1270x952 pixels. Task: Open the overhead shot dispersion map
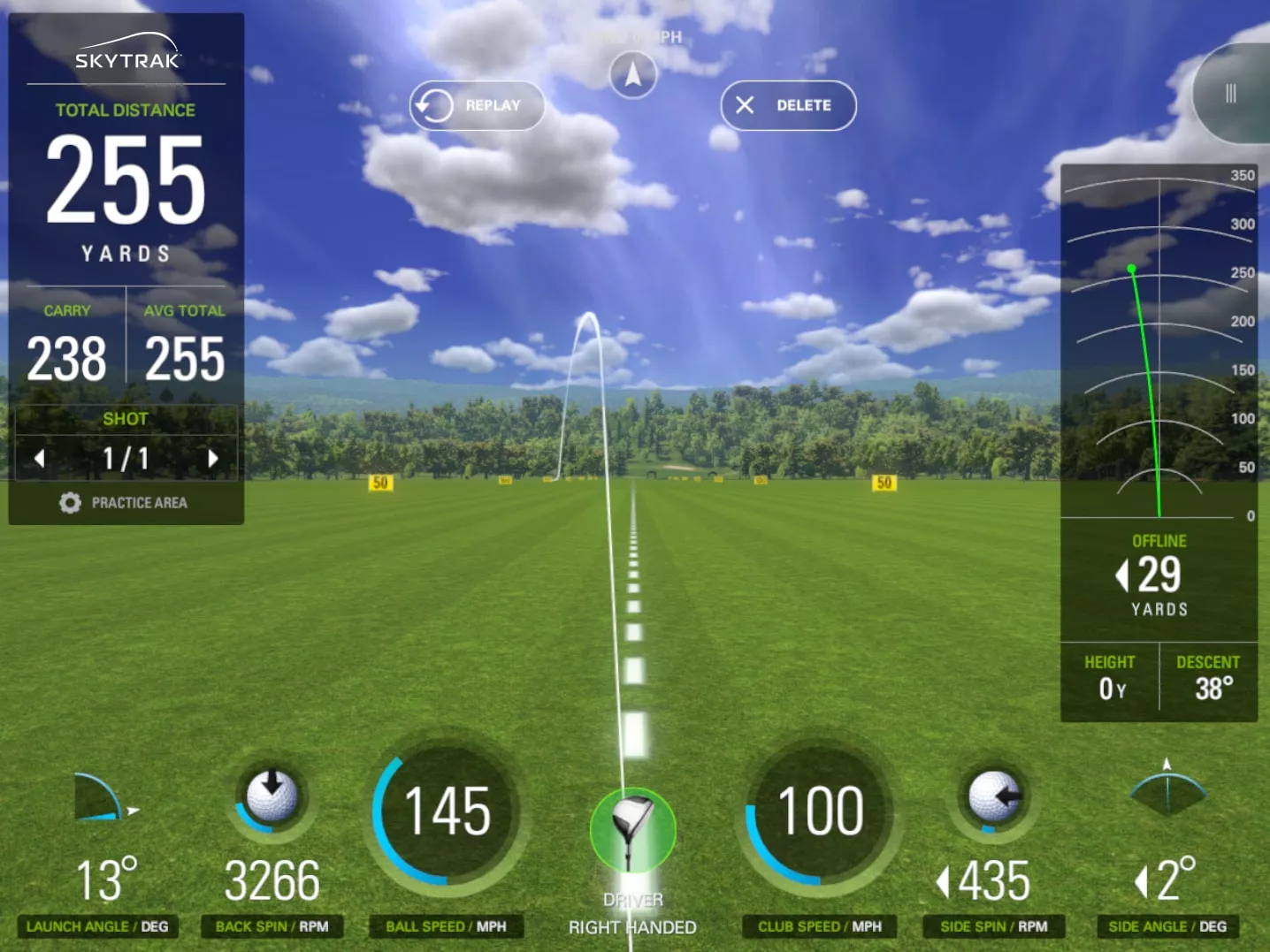[1158, 345]
